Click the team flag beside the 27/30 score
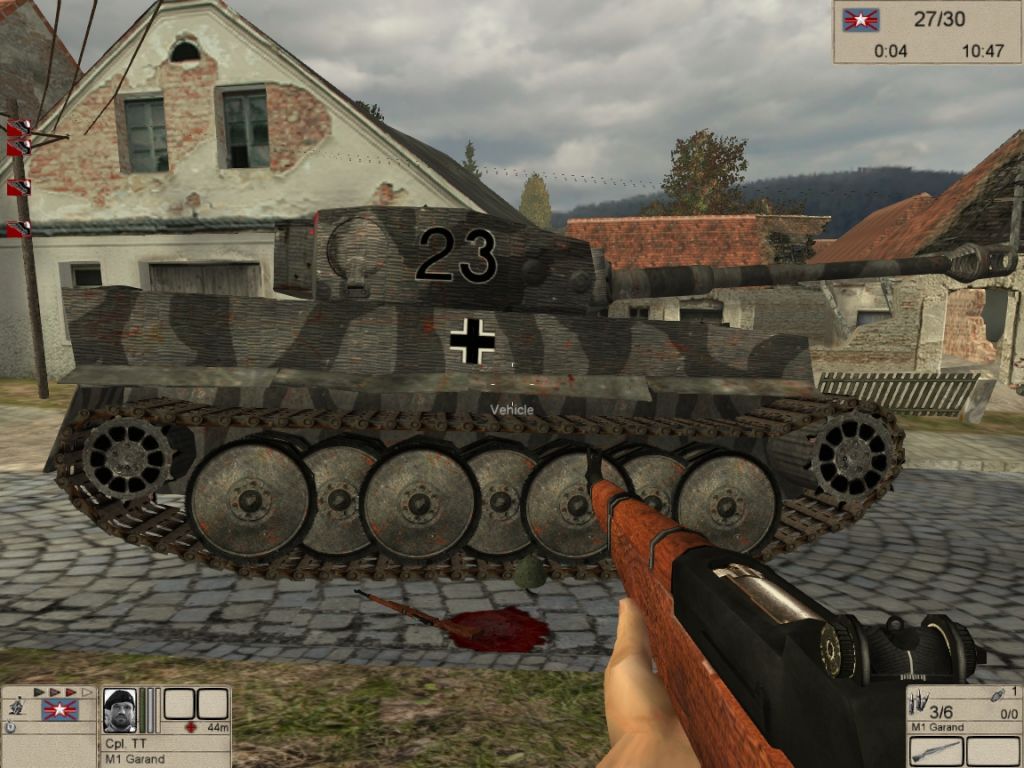The image size is (1024, 768). [x=858, y=20]
